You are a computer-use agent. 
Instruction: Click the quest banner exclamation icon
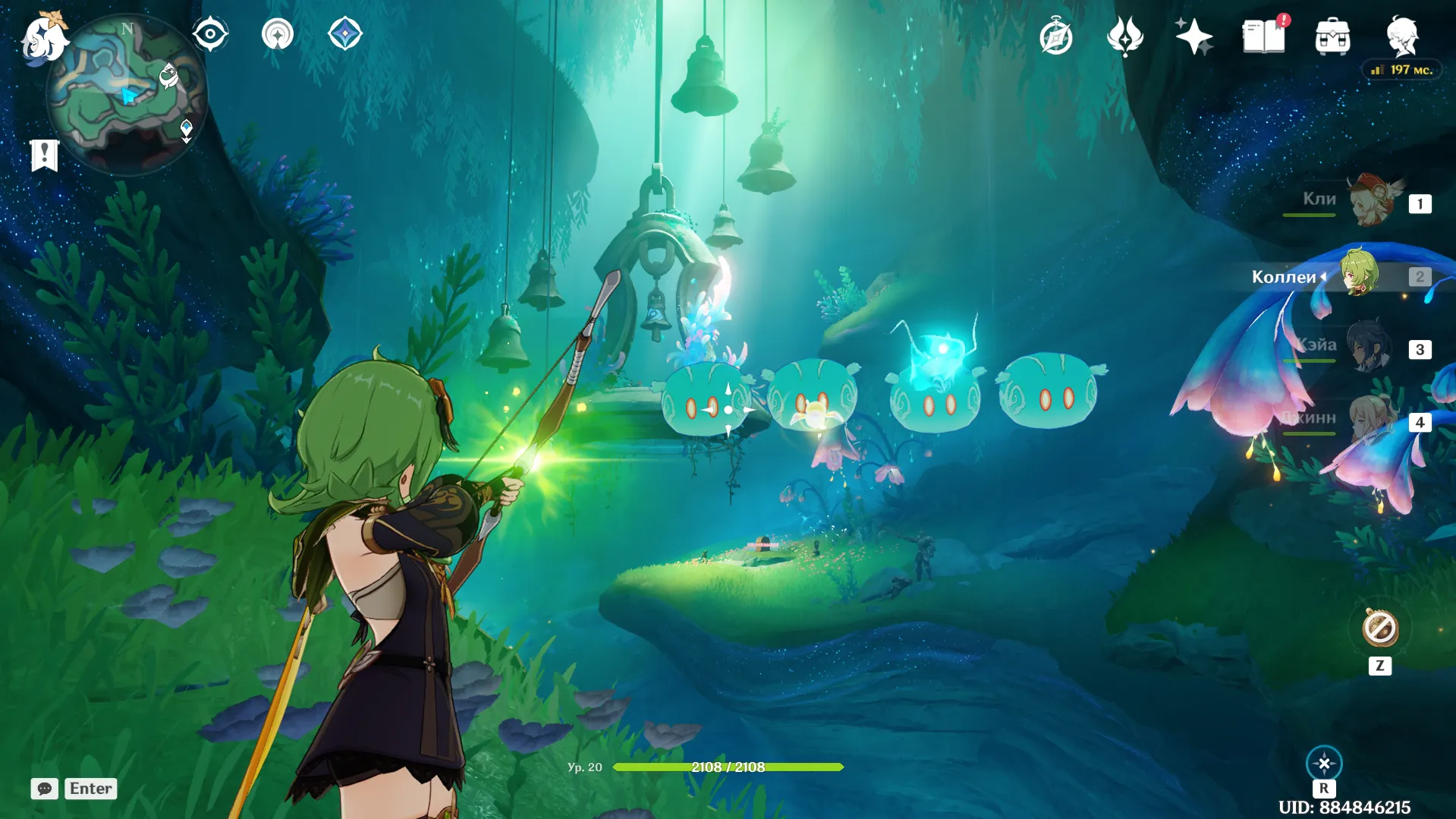45,155
